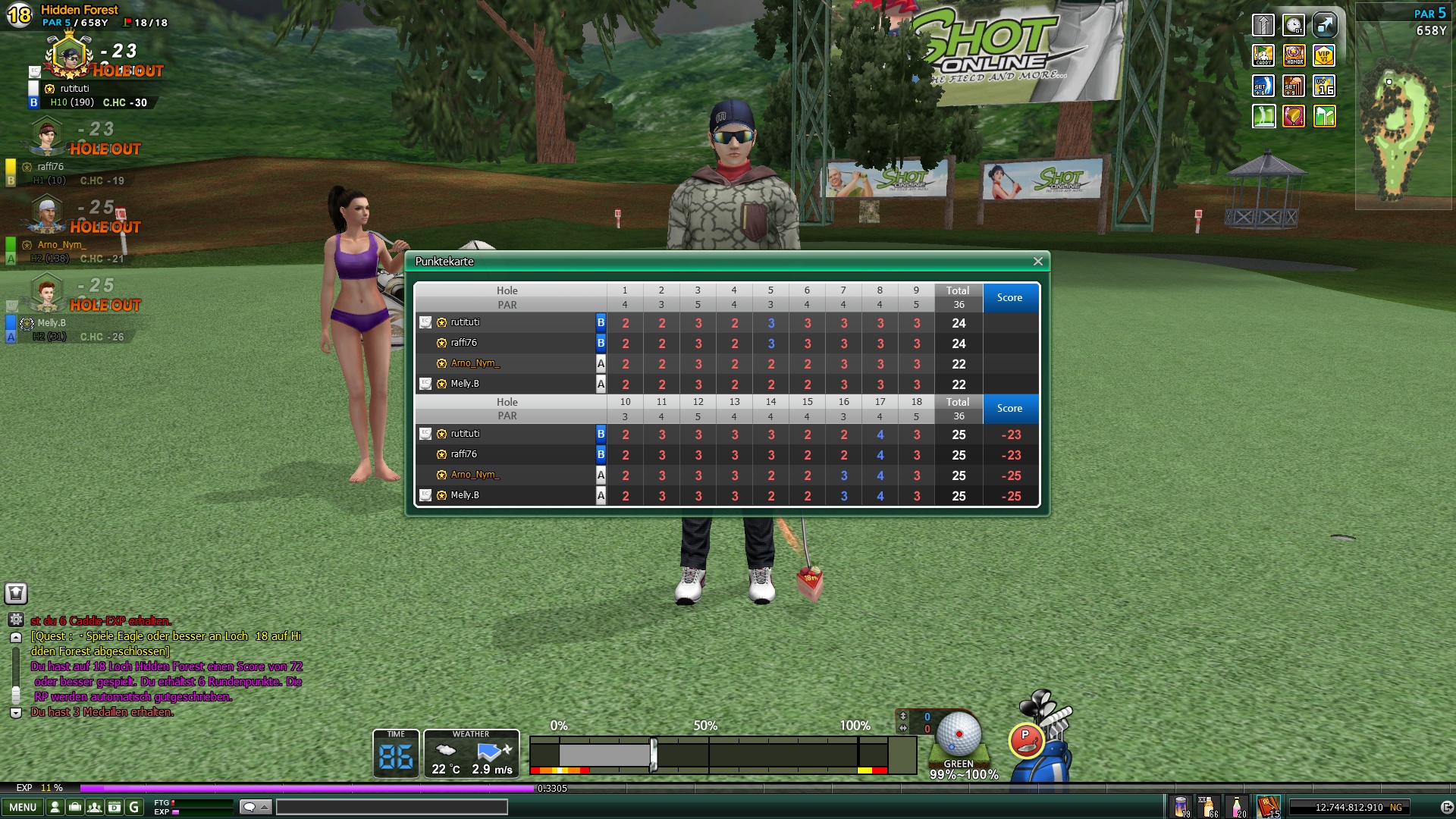This screenshot has height=819, width=1456.
Task: Open the CADDY buff icon
Action: coord(1263,55)
